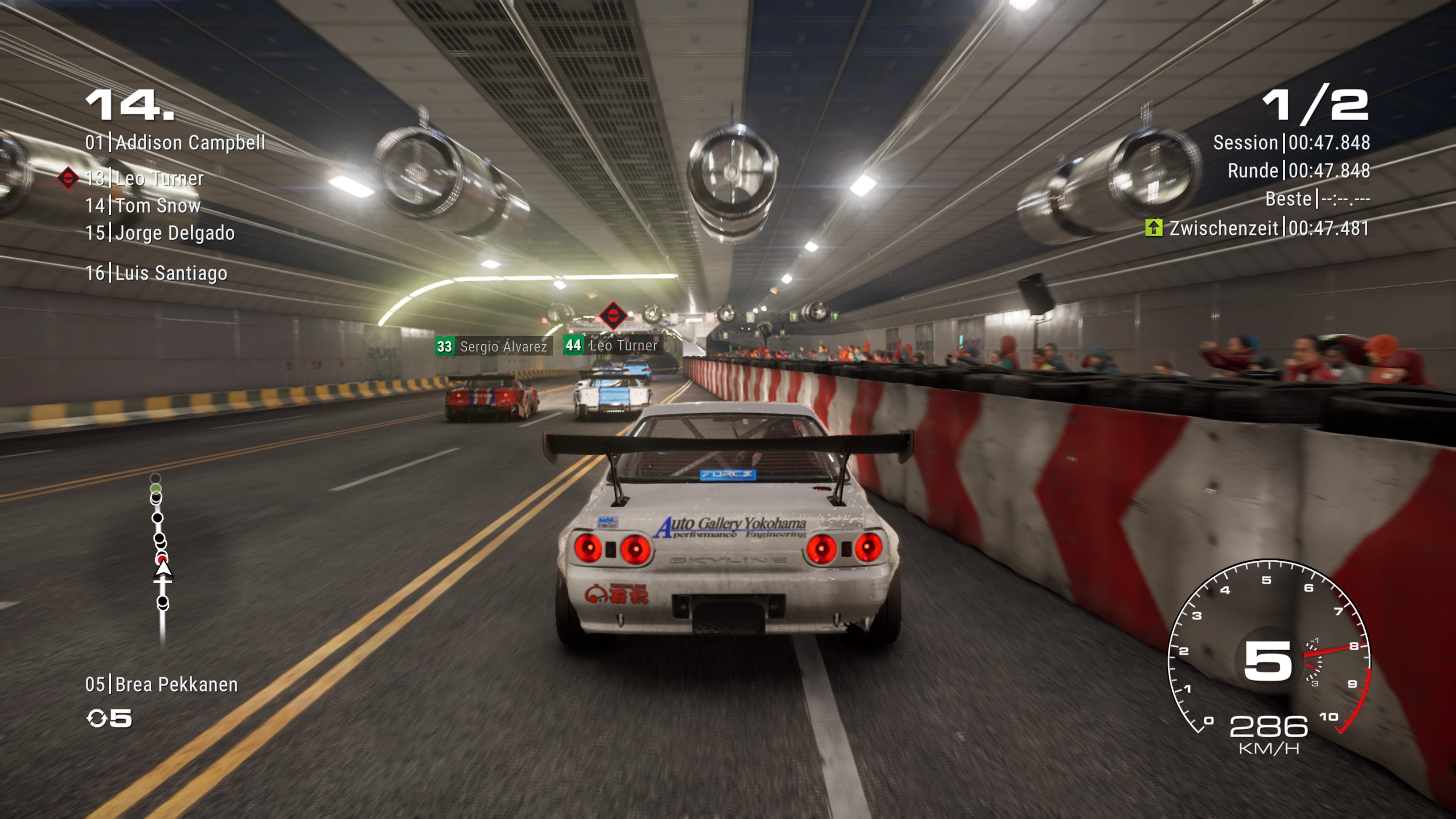Select Addison Campbell in the standings list
The image size is (1456, 819).
coord(175,143)
